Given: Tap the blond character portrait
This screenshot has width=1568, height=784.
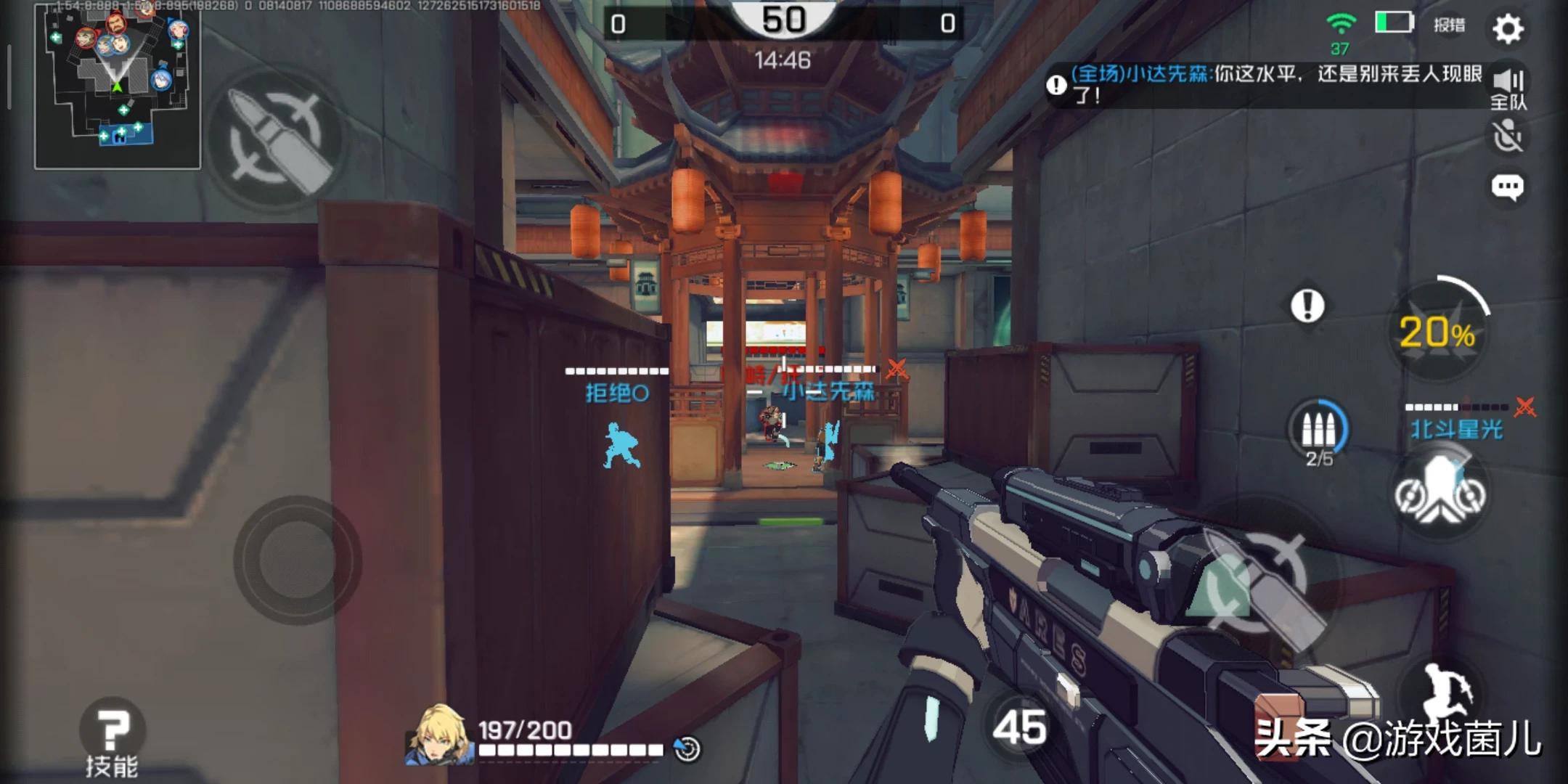Looking at the screenshot, I should click(x=438, y=735).
